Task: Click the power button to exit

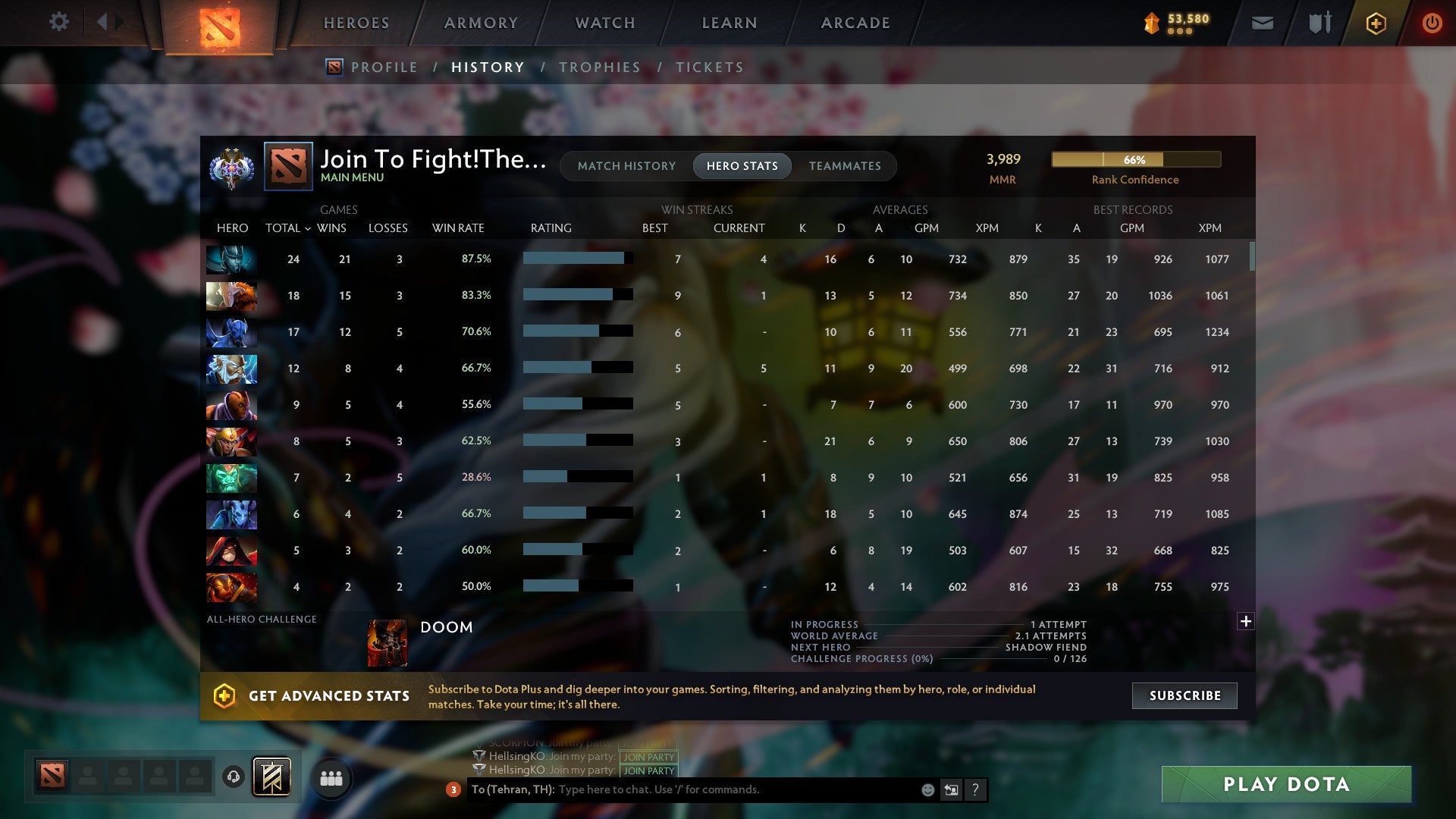Action: 1432,23
